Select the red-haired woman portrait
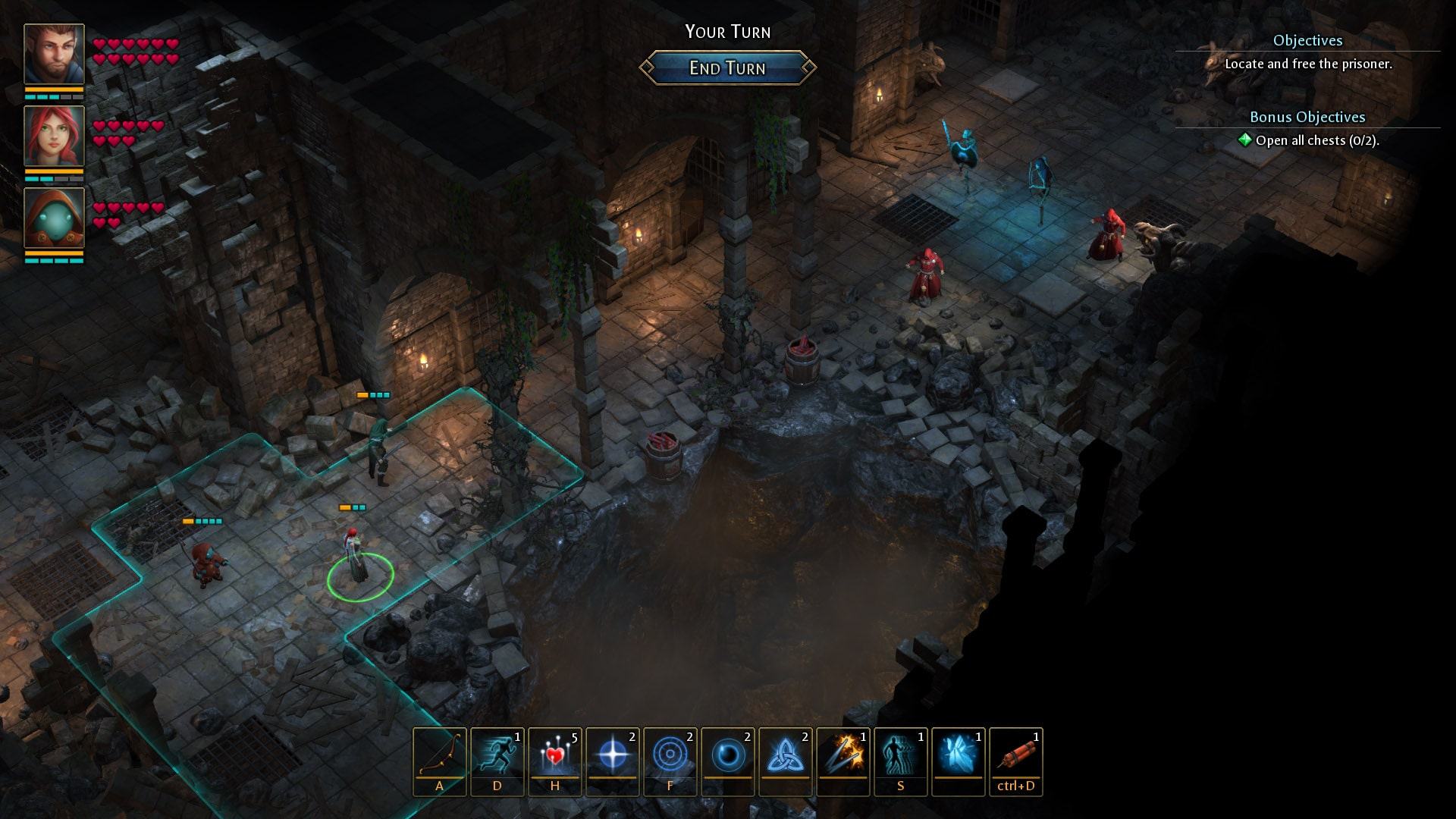 (x=54, y=136)
